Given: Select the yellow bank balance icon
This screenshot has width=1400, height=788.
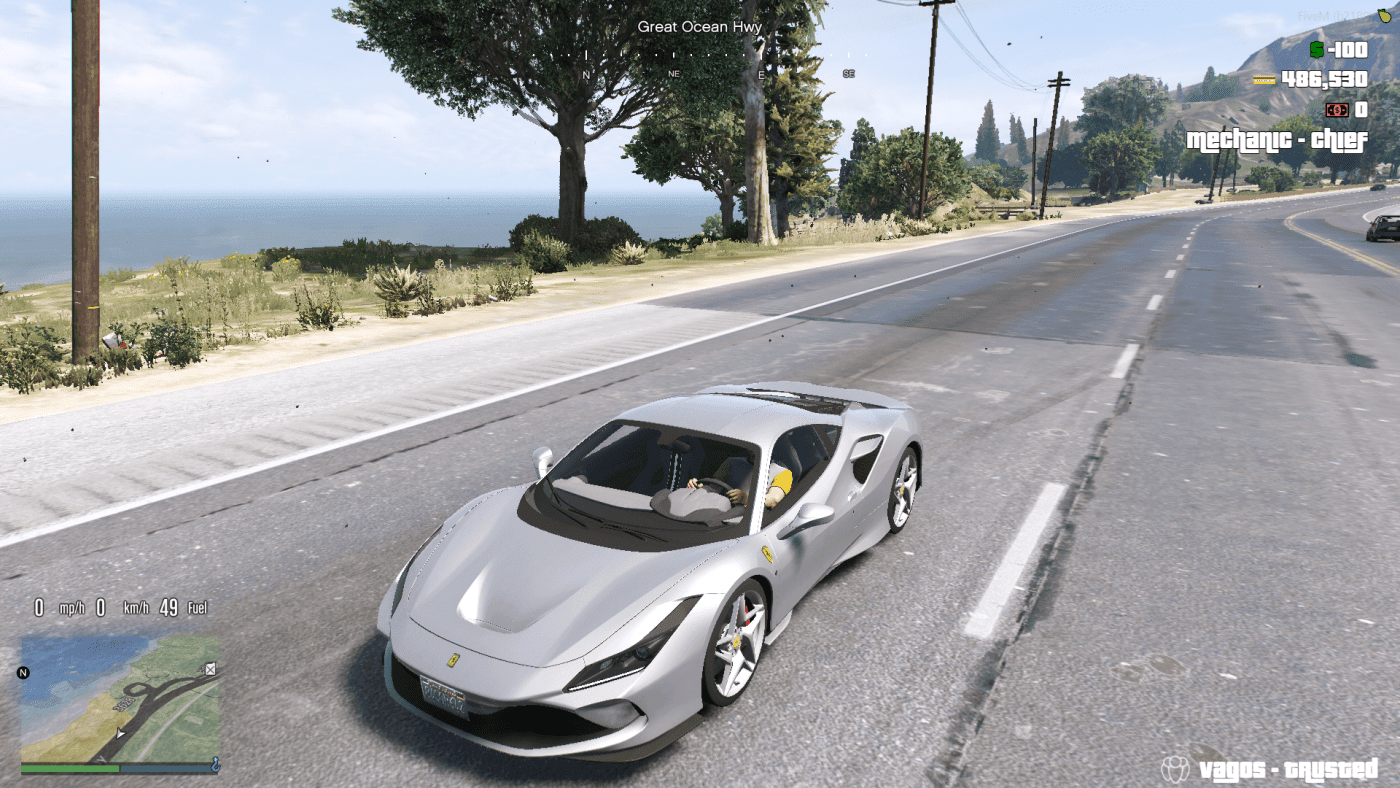Looking at the screenshot, I should [x=1264, y=79].
